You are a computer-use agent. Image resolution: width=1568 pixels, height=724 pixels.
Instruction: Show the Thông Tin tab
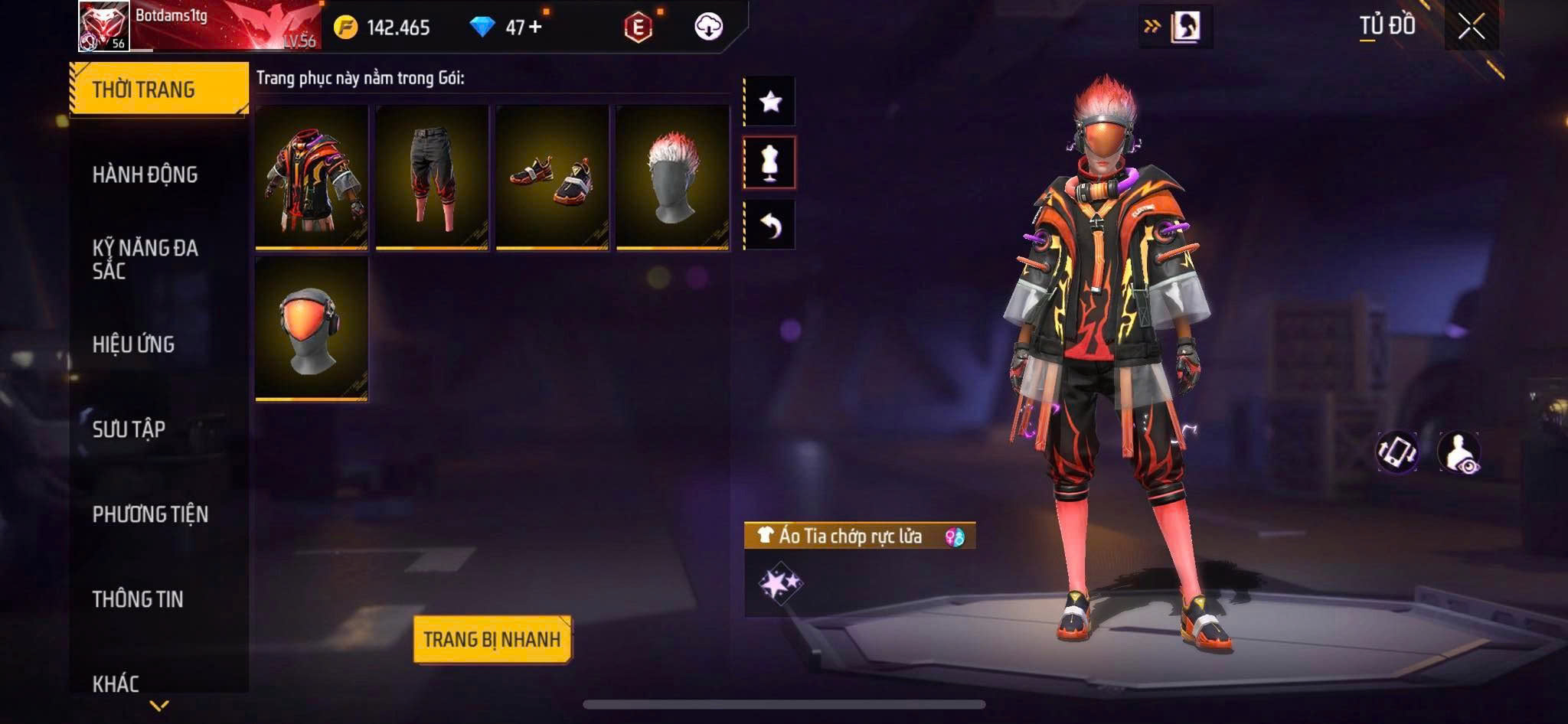[x=138, y=599]
